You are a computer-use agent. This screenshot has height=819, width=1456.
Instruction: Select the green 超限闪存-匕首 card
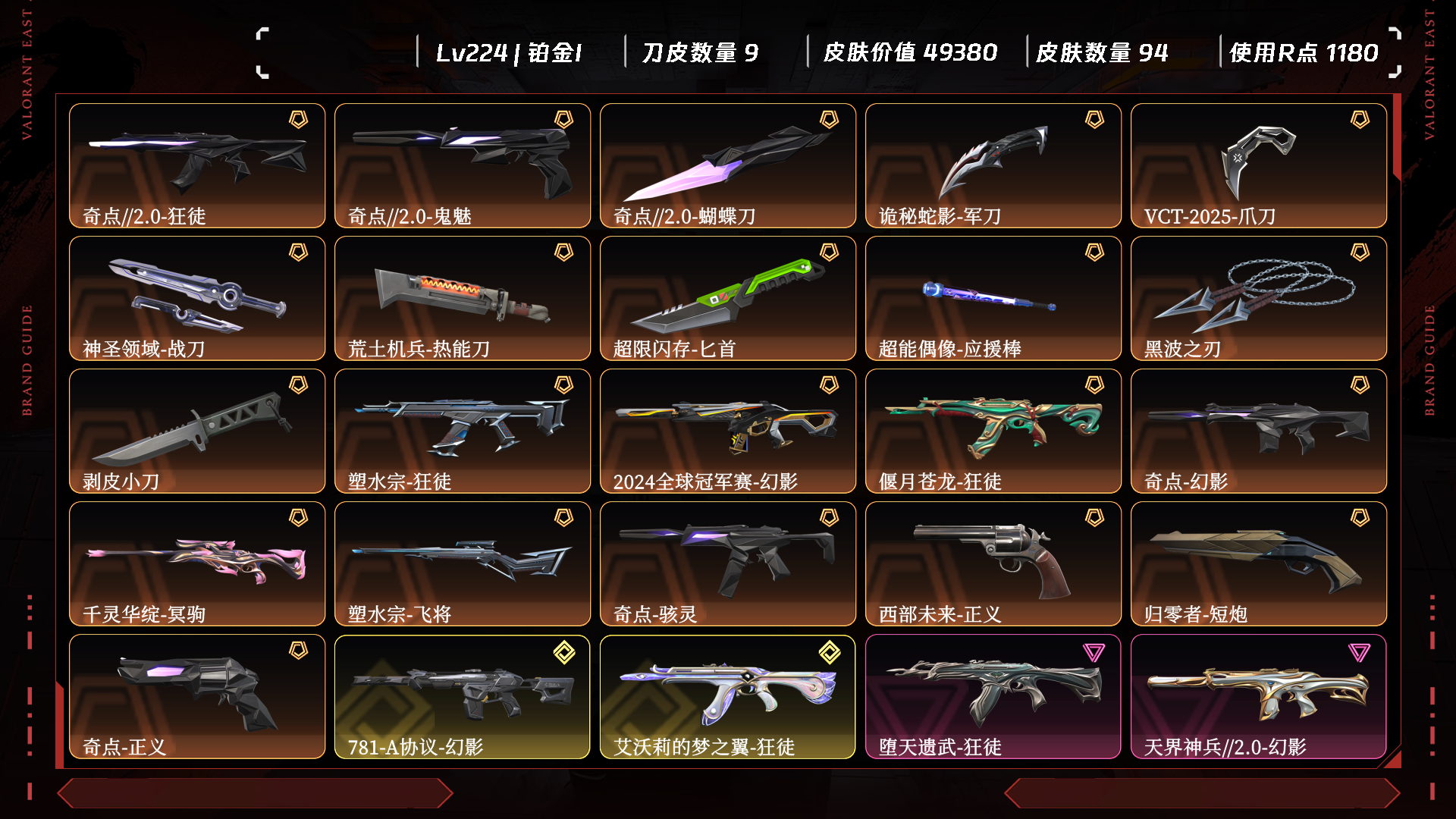coord(728,298)
